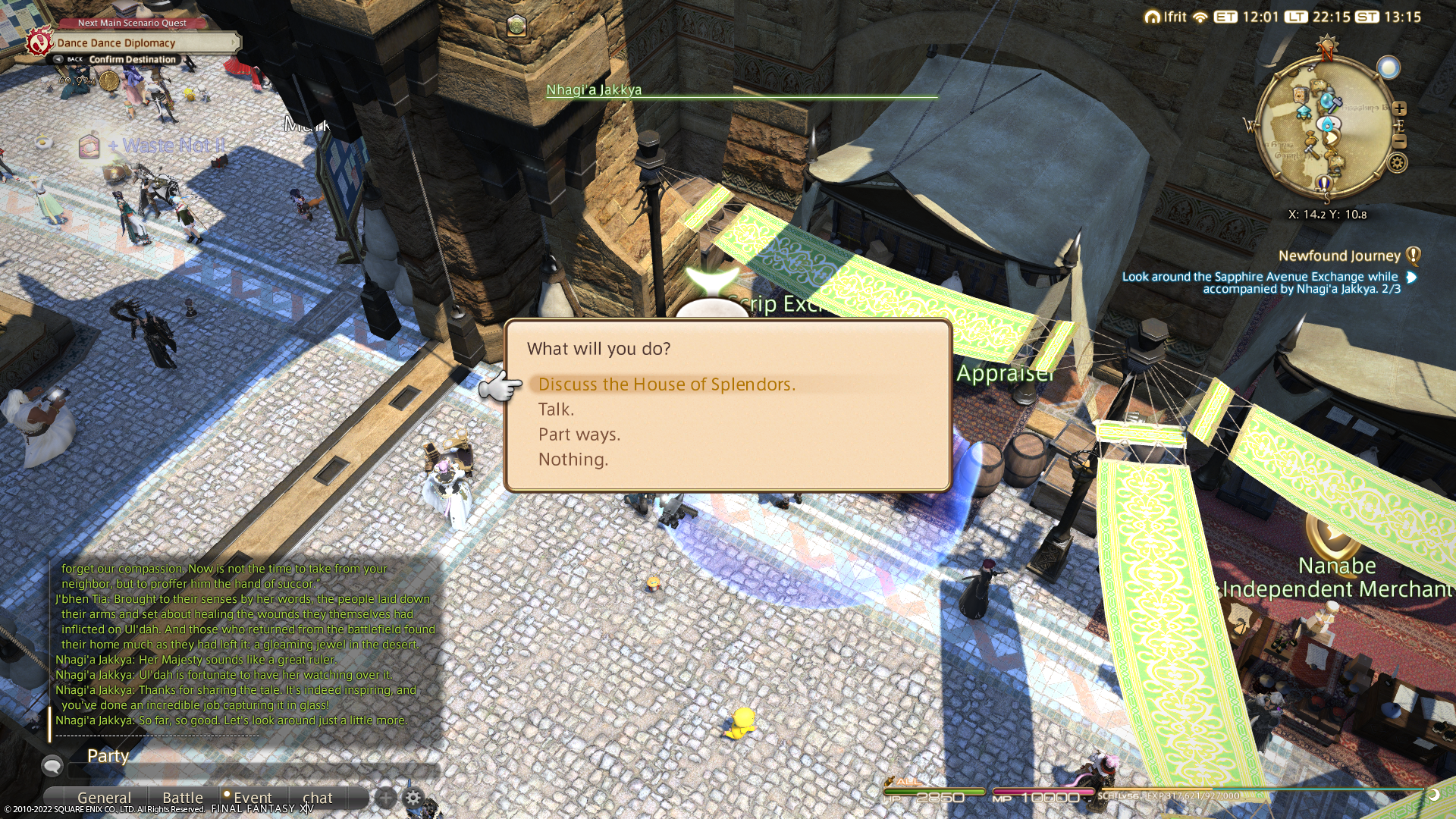The width and height of the screenshot is (1456, 819).
Task: Click the weather sun icon by minimap
Action: (x=1389, y=68)
